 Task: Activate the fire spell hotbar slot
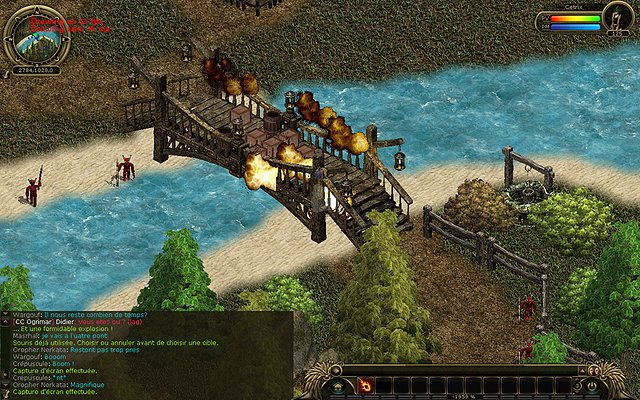pyautogui.click(x=366, y=385)
